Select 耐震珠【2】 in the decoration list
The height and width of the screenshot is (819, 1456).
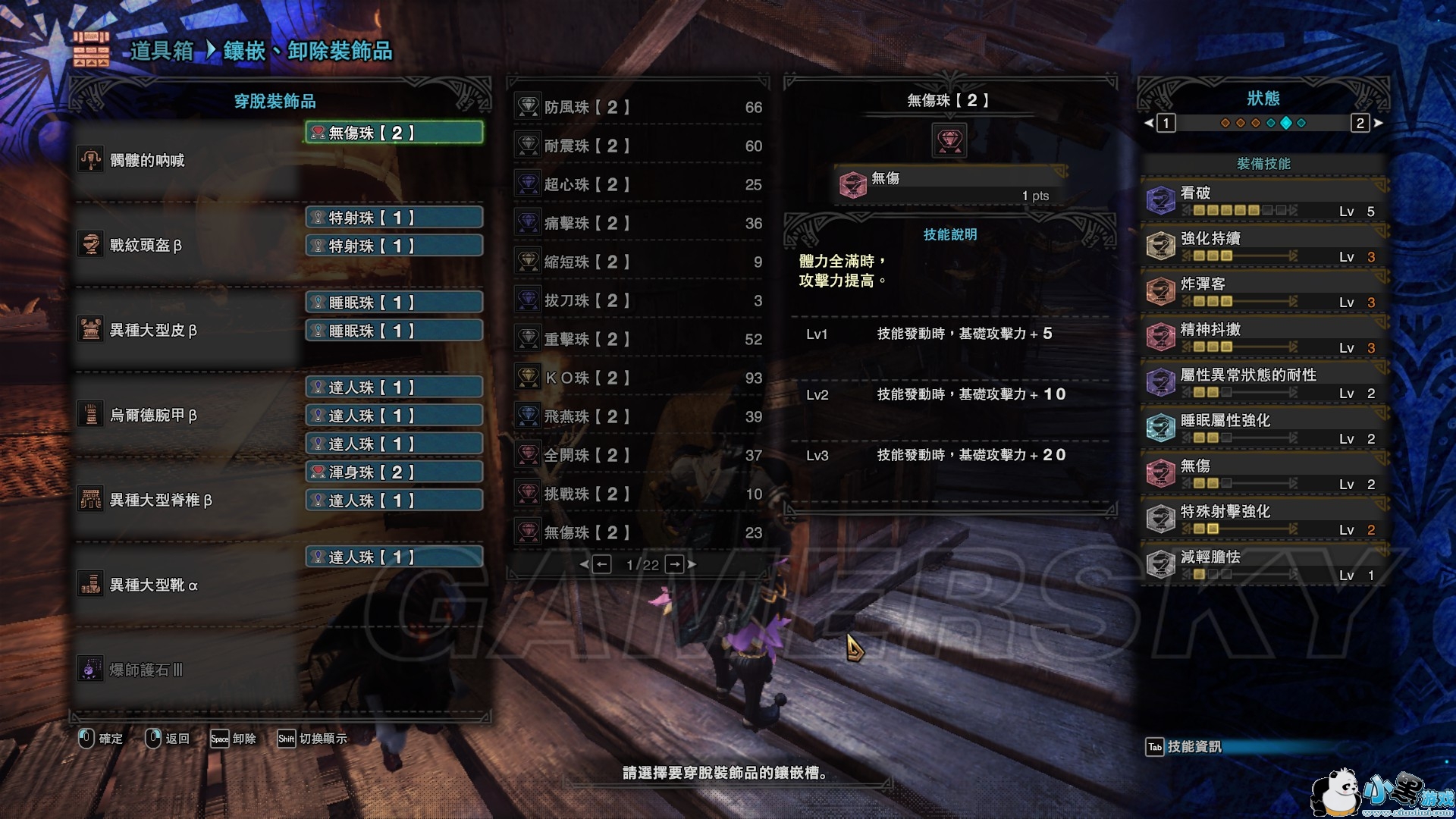pyautogui.click(x=639, y=146)
